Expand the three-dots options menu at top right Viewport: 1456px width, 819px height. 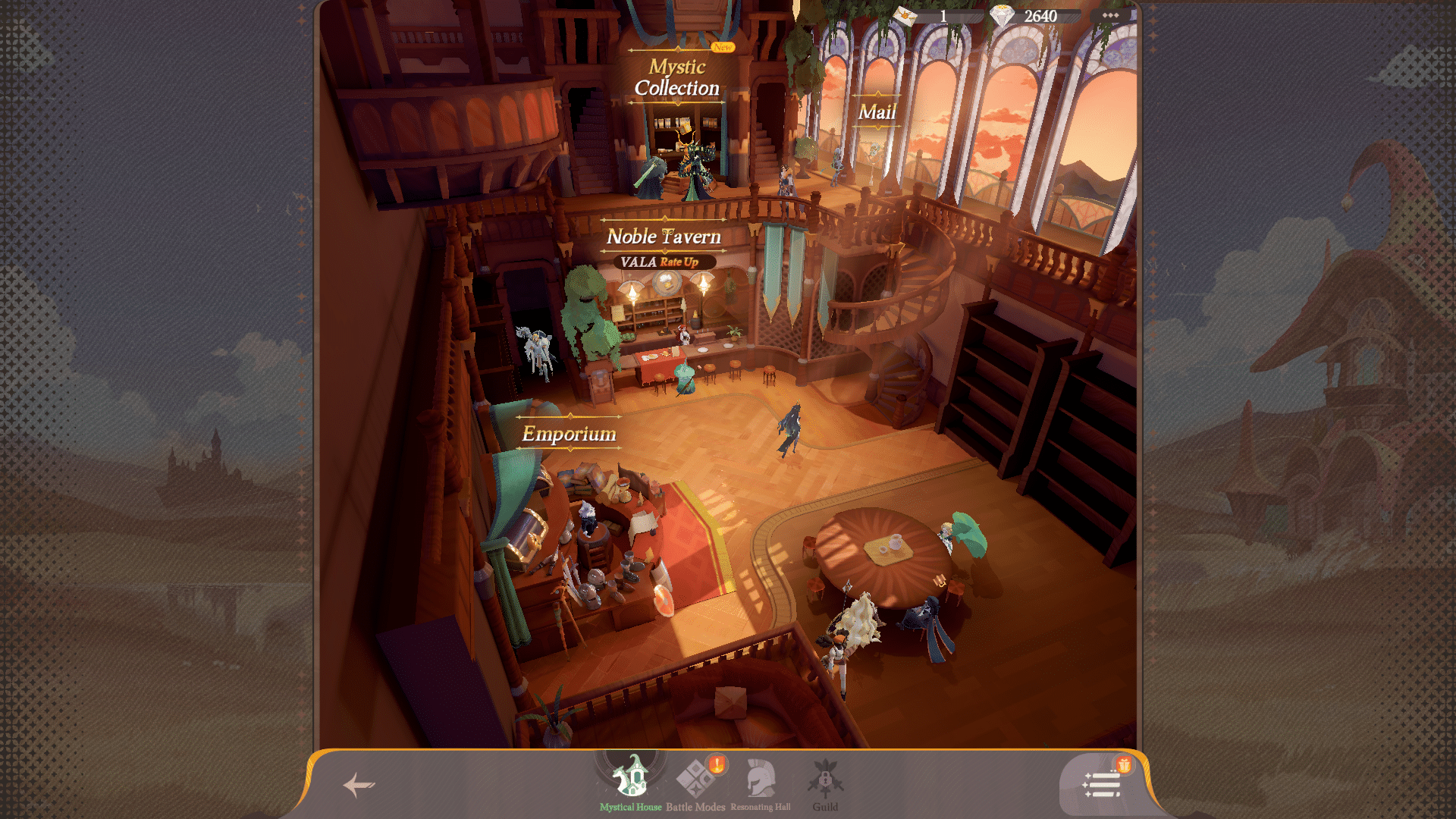(x=1112, y=14)
